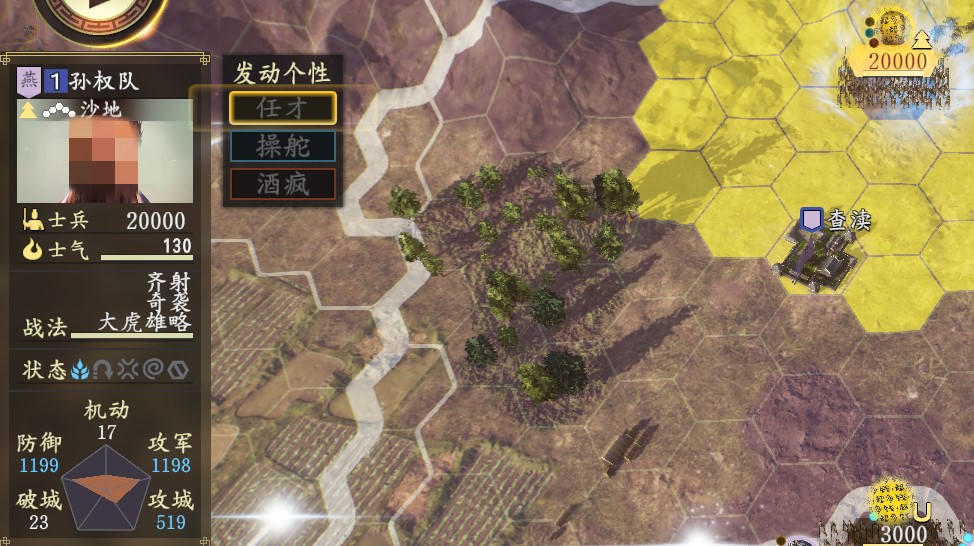Click the round play button at top-left
Image resolution: width=974 pixels, height=546 pixels.
click(x=100, y=12)
